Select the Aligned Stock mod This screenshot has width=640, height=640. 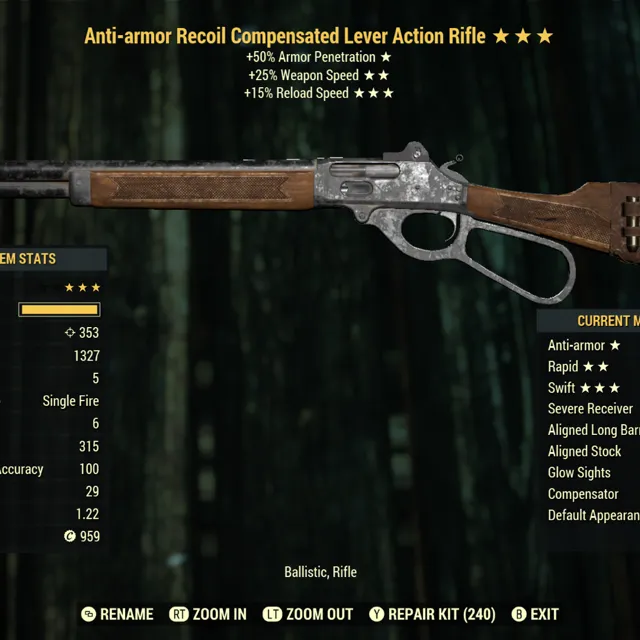click(x=584, y=451)
